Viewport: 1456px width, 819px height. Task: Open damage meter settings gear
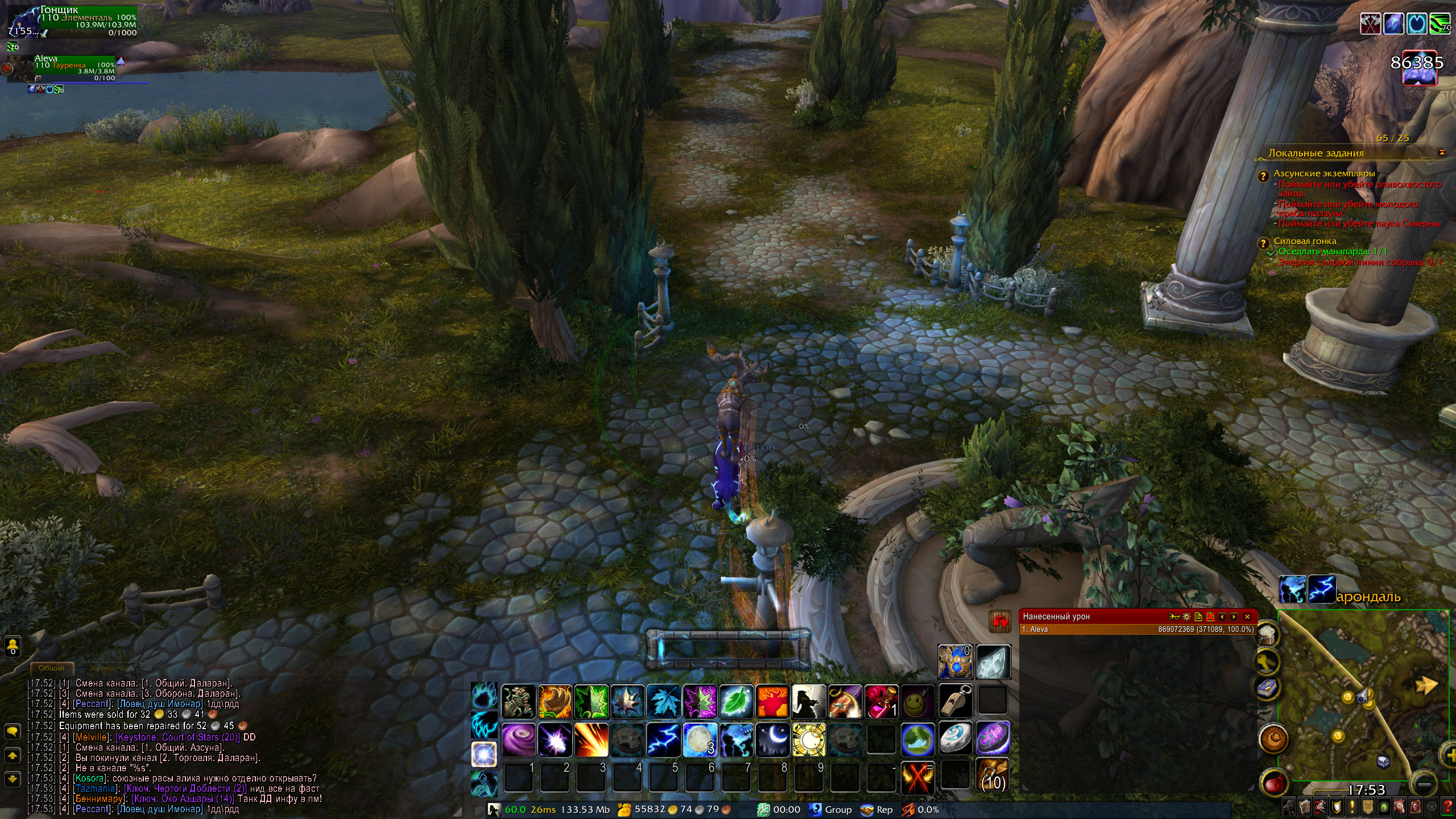(1186, 617)
